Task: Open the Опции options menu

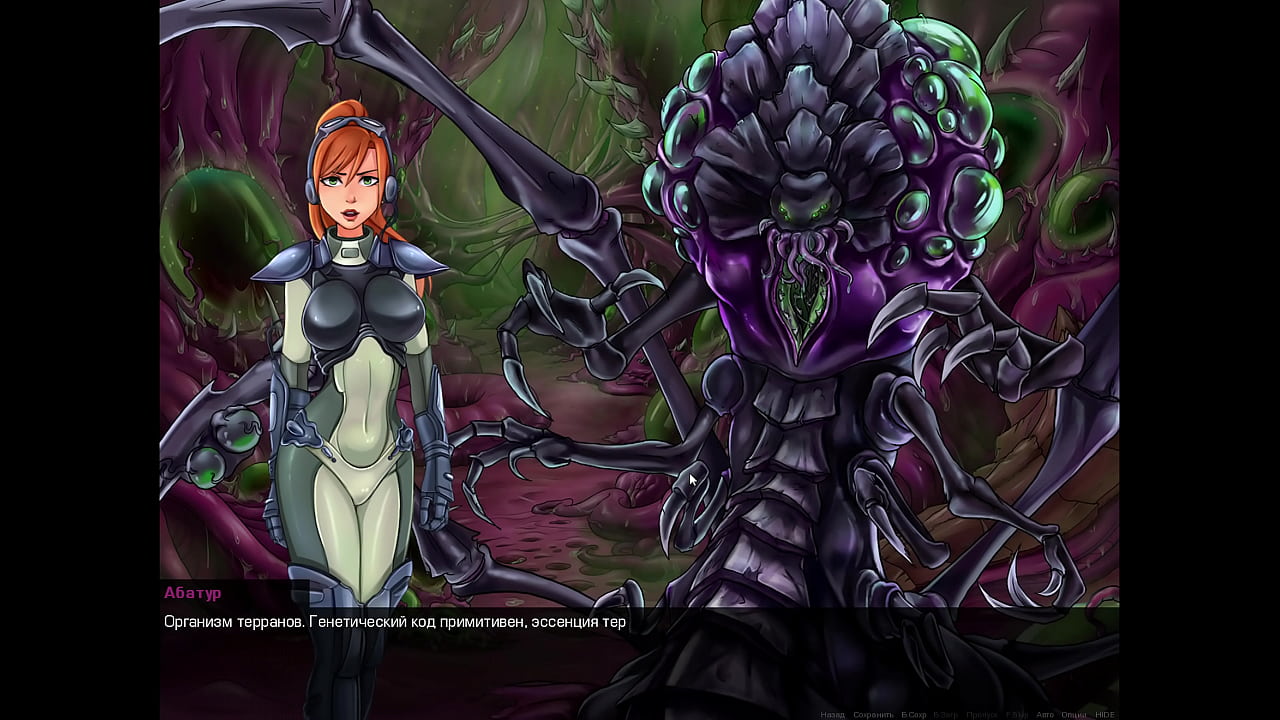Action: click(x=1074, y=714)
